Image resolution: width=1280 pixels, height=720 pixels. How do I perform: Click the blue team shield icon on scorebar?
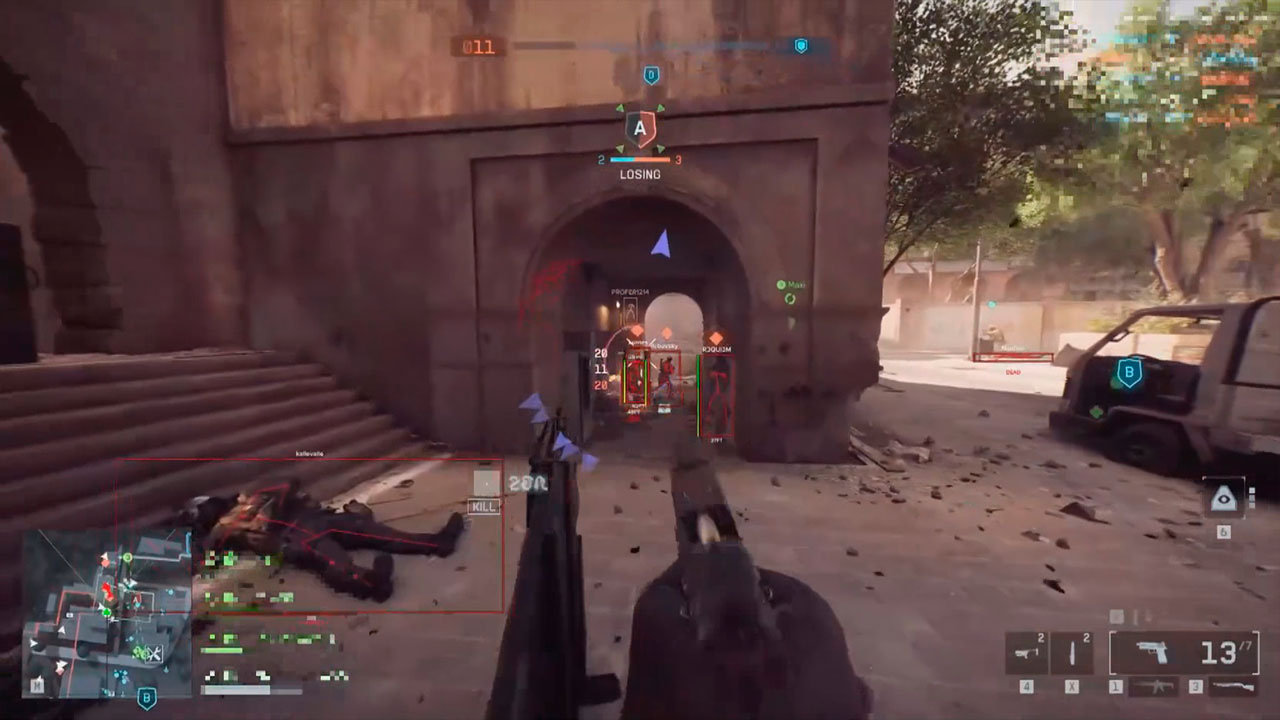pyautogui.click(x=800, y=46)
